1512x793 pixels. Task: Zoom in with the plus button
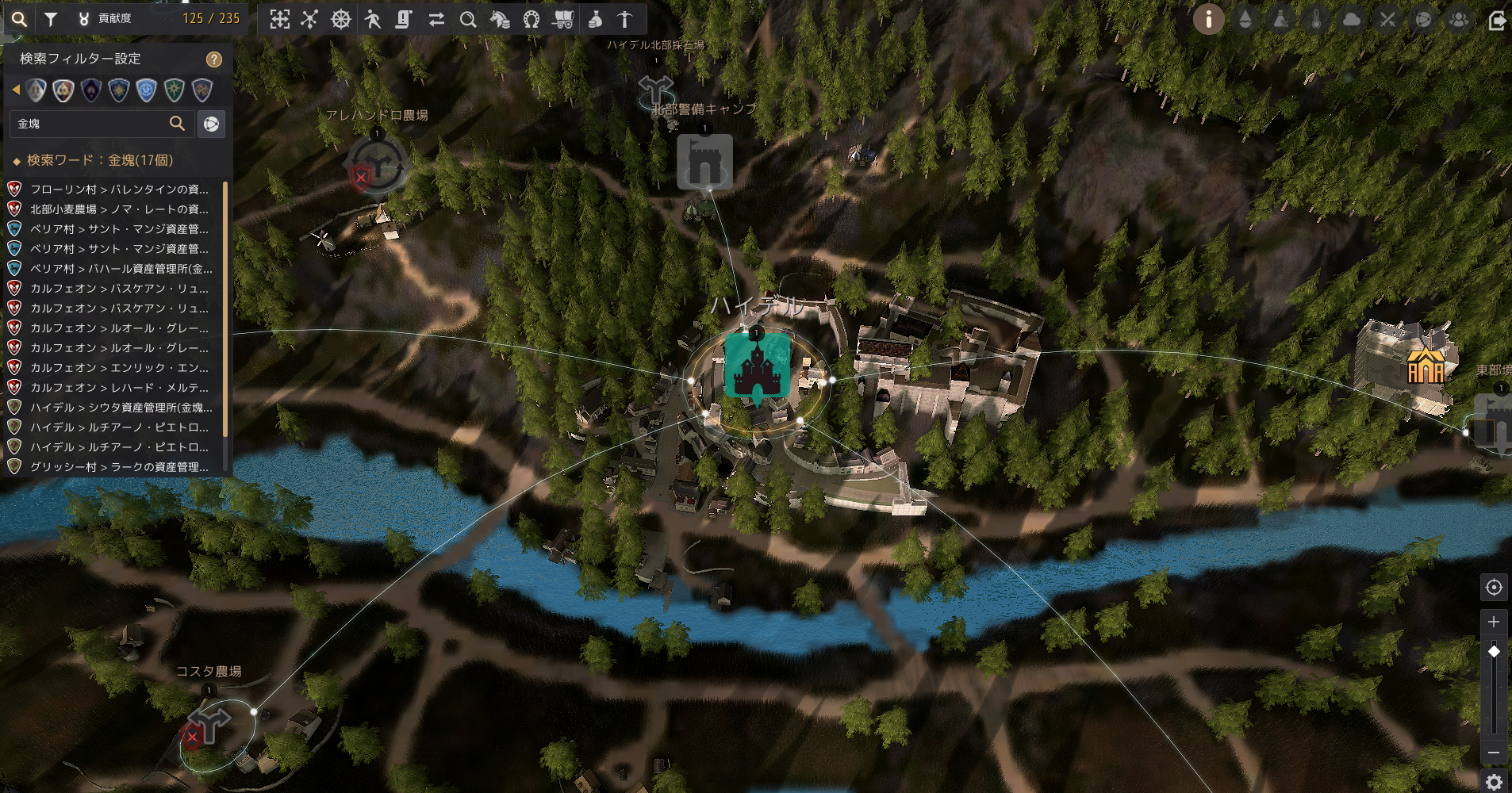(x=1494, y=622)
